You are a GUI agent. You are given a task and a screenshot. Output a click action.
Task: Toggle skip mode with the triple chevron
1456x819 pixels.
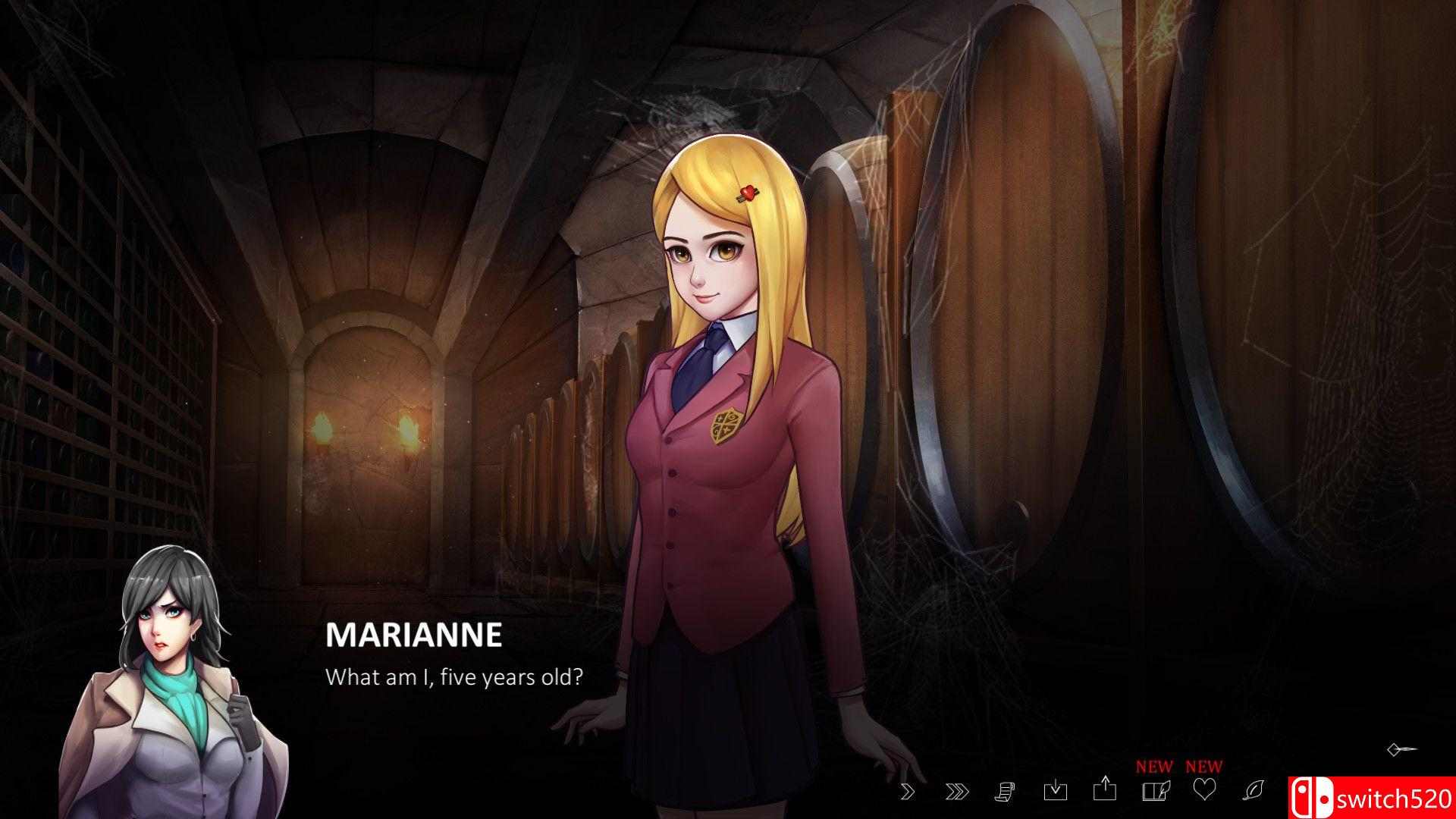pos(955,792)
